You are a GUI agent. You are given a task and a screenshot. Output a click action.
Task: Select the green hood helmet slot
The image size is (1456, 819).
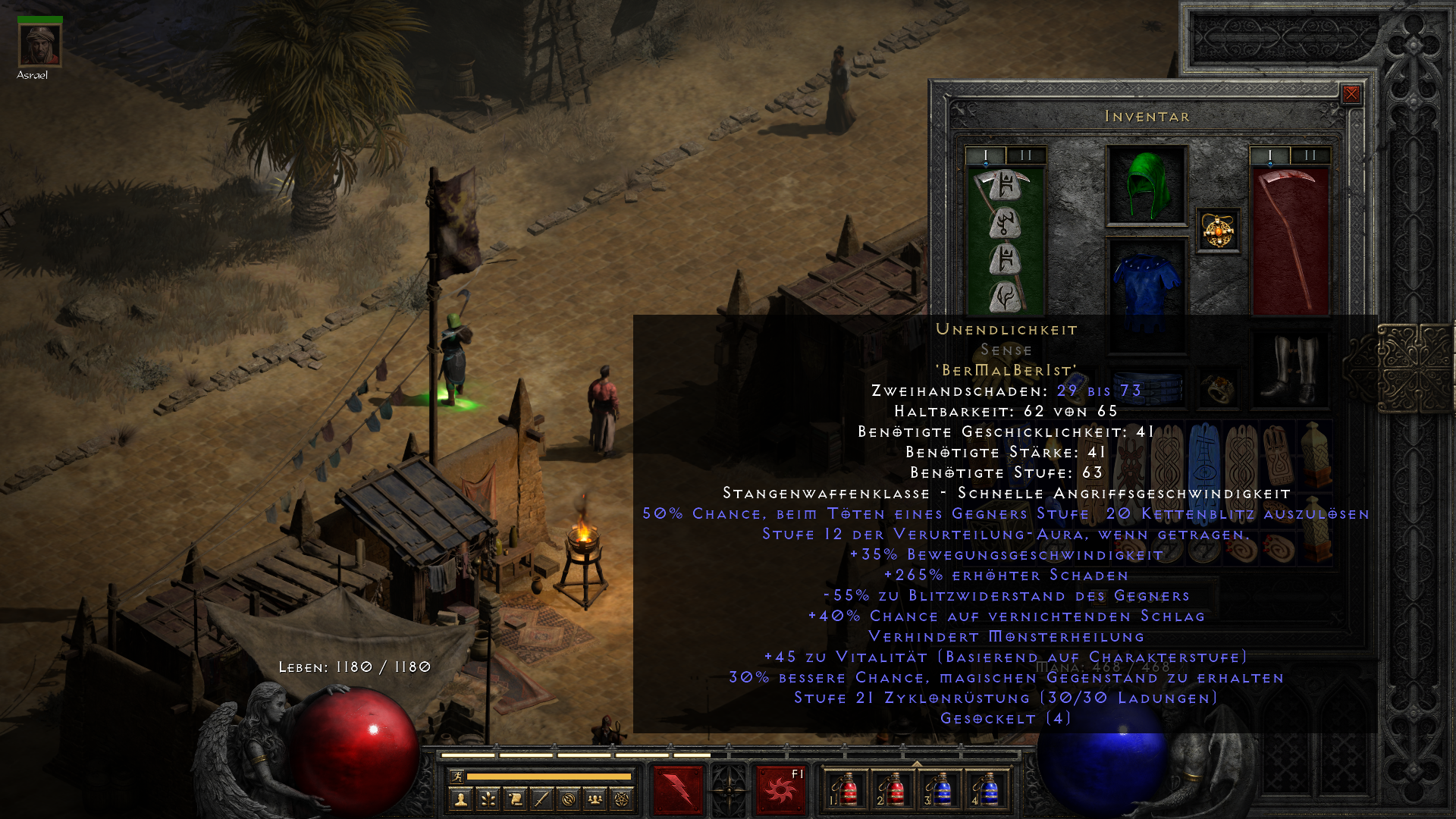[1147, 186]
